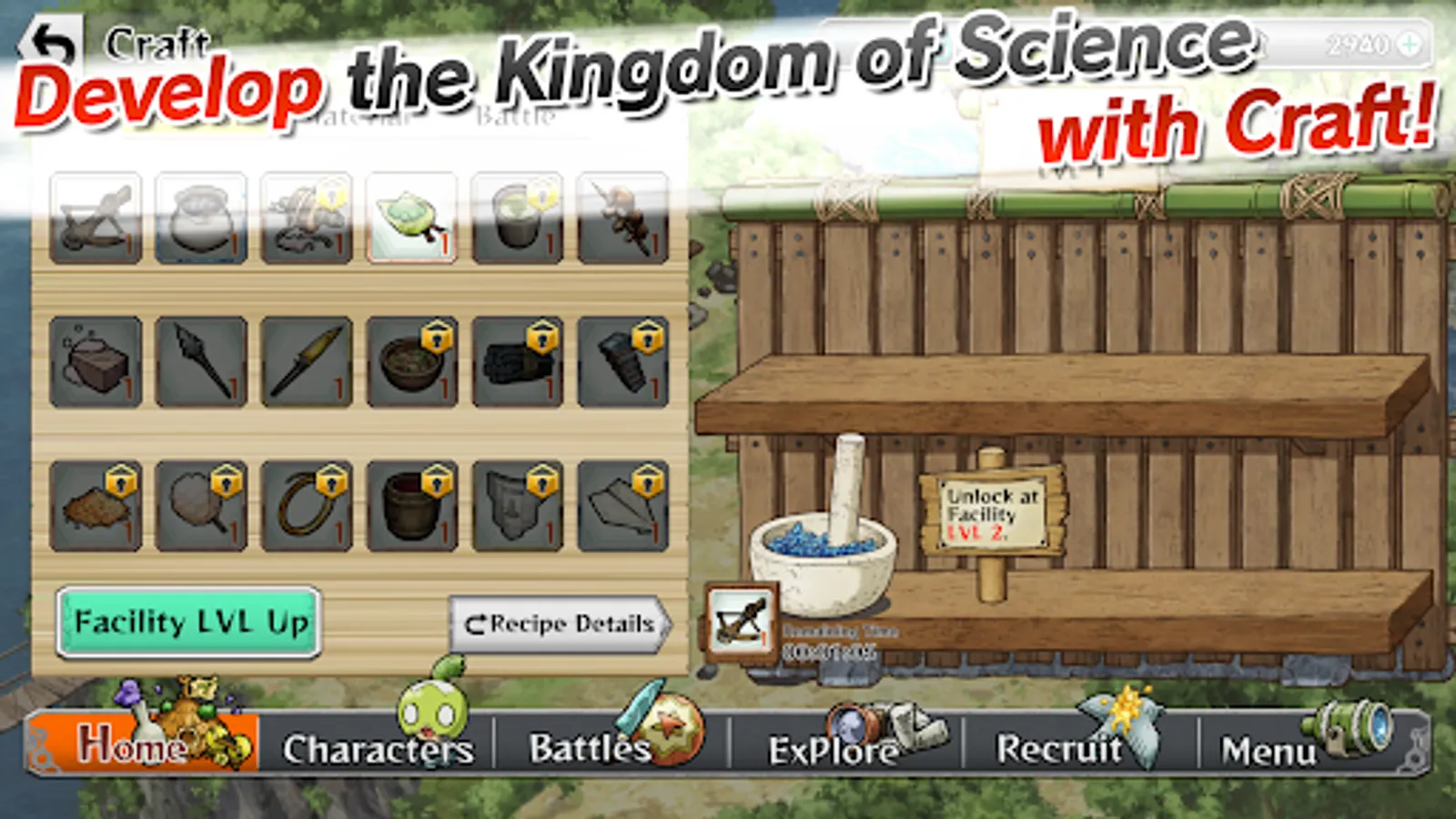Select the locked gauntlet recipe

[x=516, y=359]
